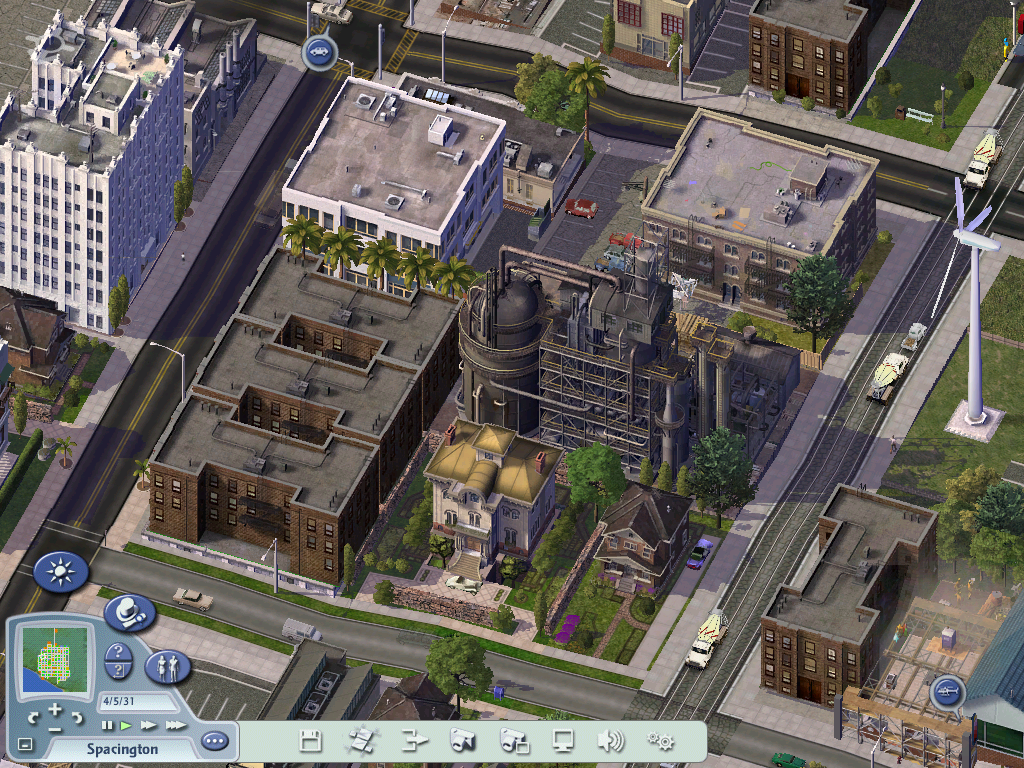
Task: Open game settings gears icon
Action: [x=659, y=741]
